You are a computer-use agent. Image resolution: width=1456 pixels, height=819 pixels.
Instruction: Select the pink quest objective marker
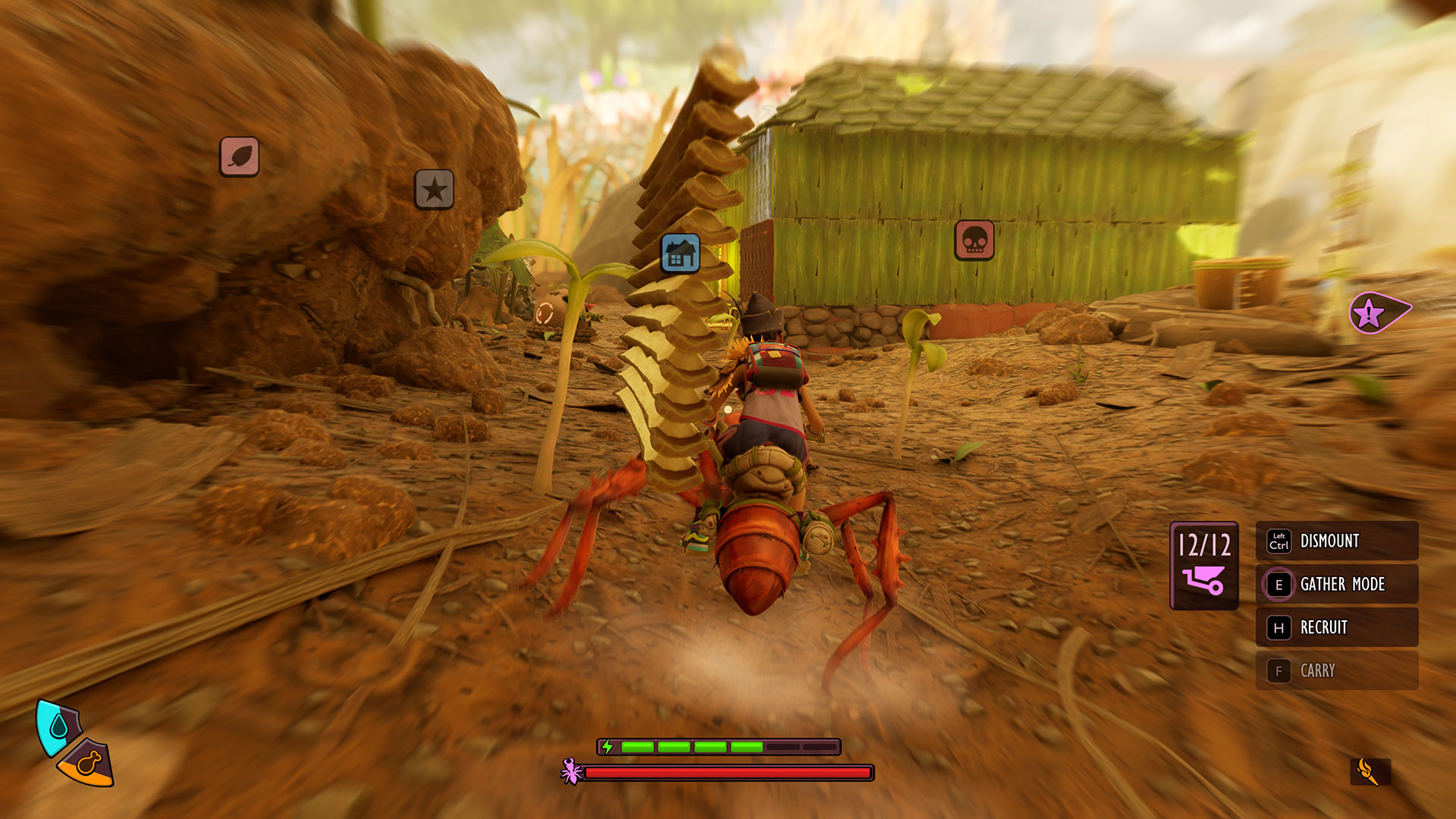1376,312
